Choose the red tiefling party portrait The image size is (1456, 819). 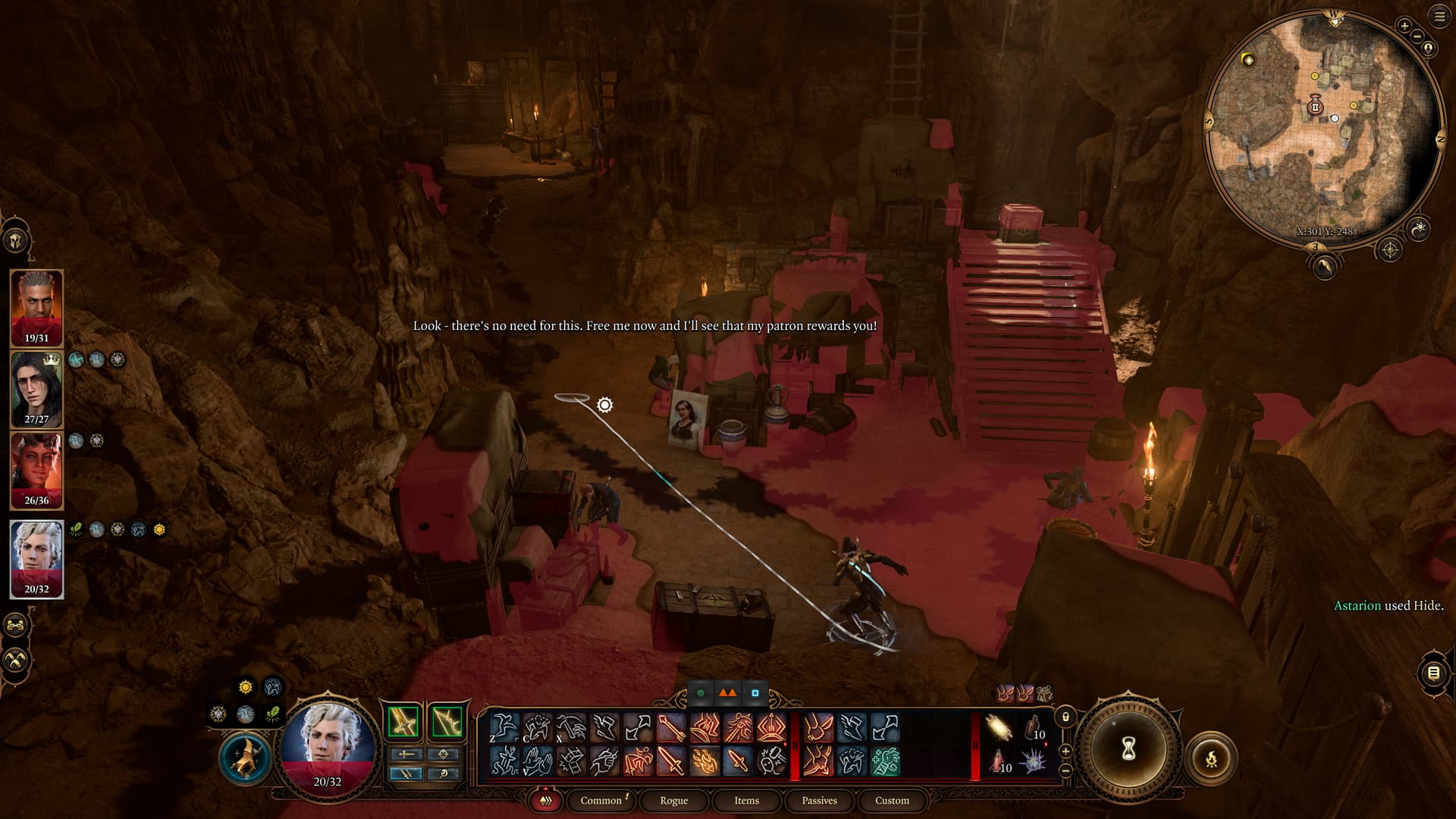(36, 470)
